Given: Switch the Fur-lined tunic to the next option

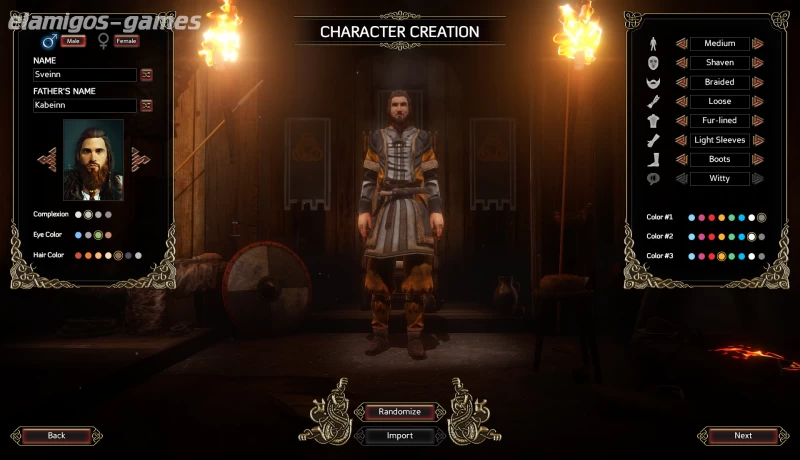Looking at the screenshot, I should point(758,121).
